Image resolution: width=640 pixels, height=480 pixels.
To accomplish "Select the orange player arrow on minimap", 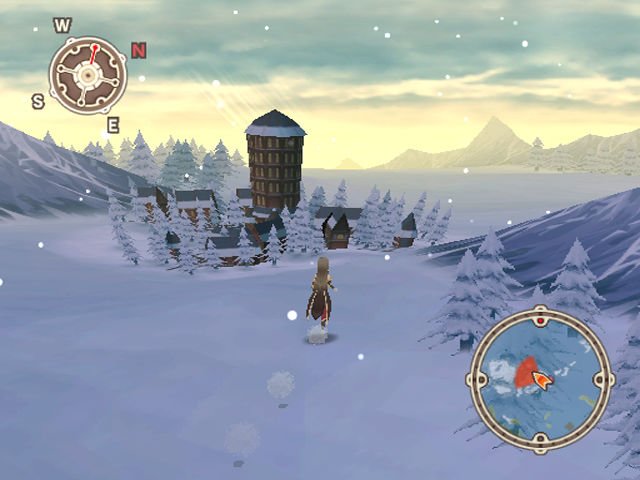I will (542, 380).
